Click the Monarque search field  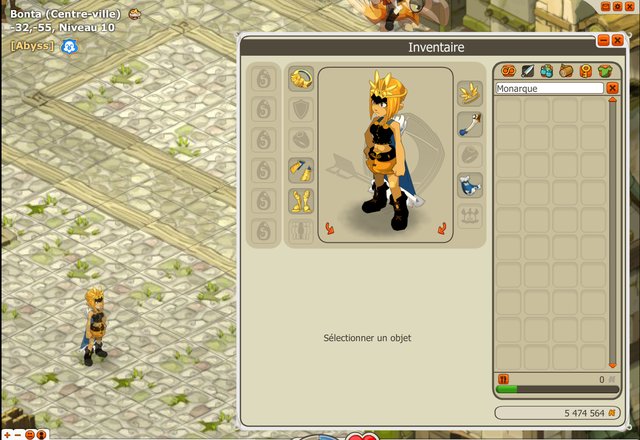(549, 88)
